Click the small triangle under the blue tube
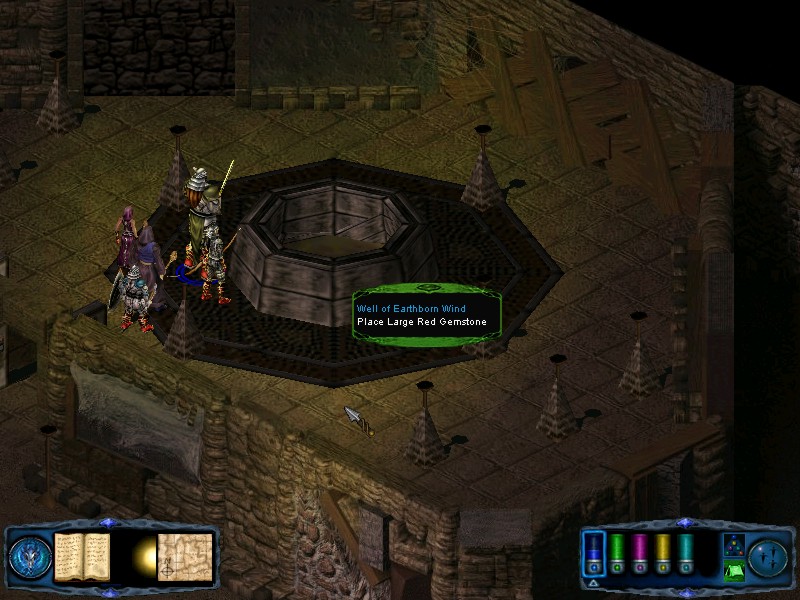 [593, 581]
